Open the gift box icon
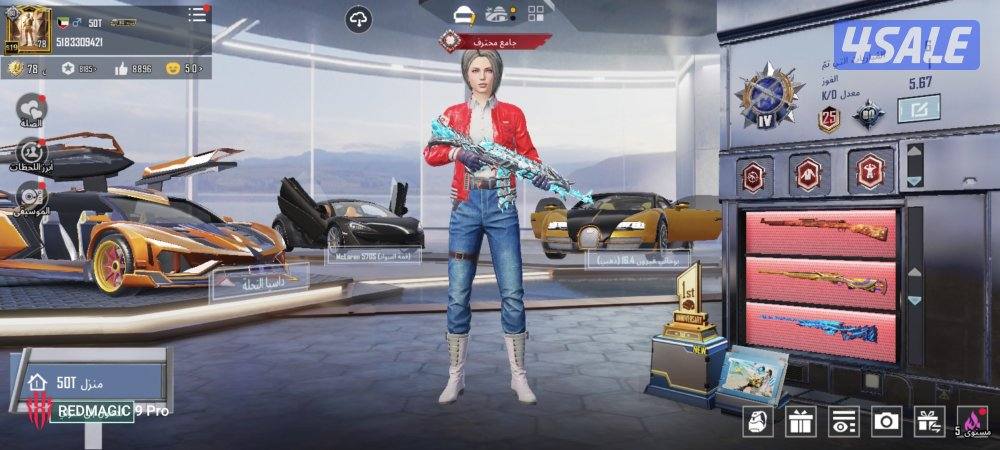Image resolution: width=1000 pixels, height=450 pixels. click(x=800, y=422)
